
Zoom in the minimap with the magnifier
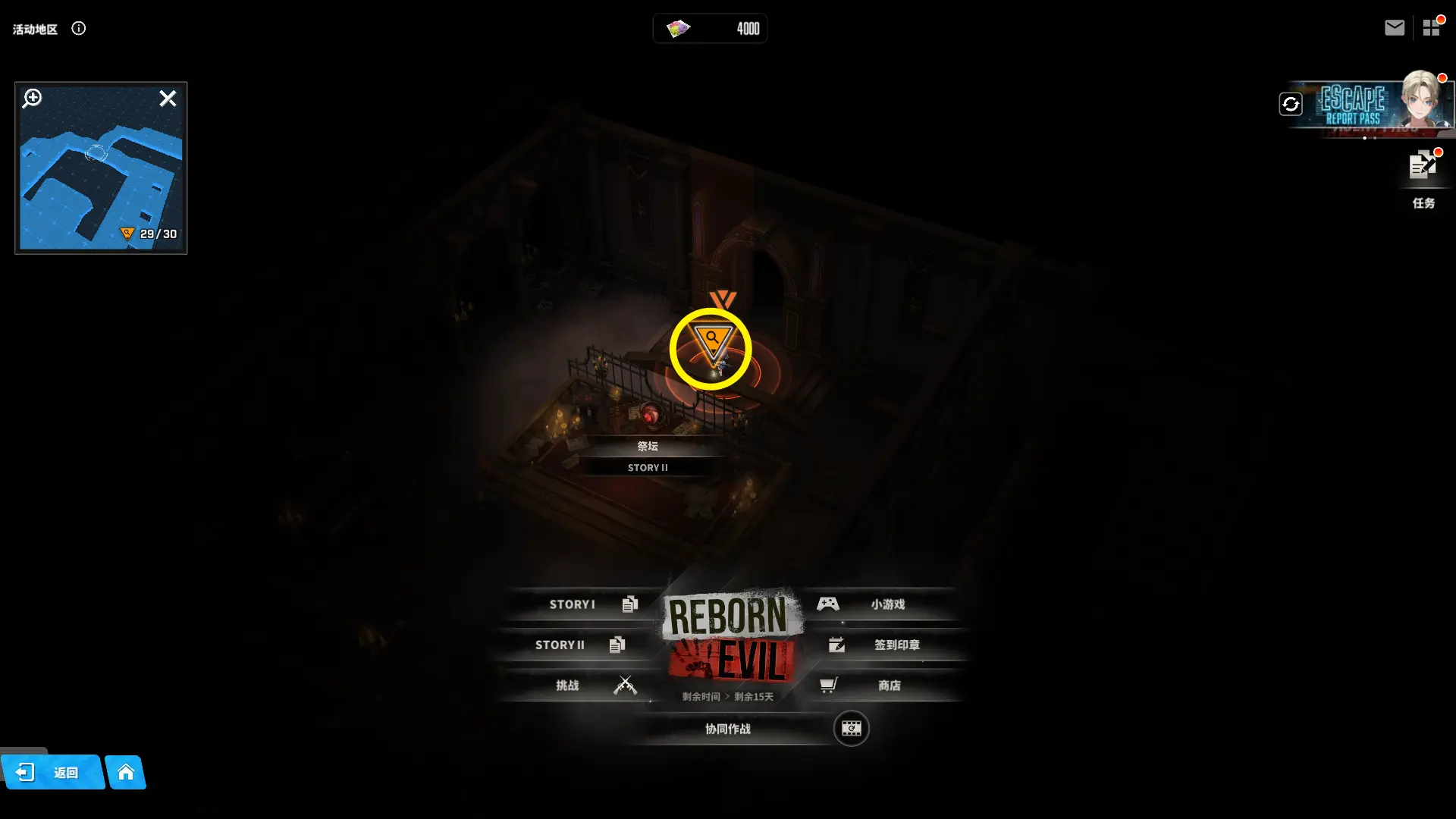pos(32,99)
